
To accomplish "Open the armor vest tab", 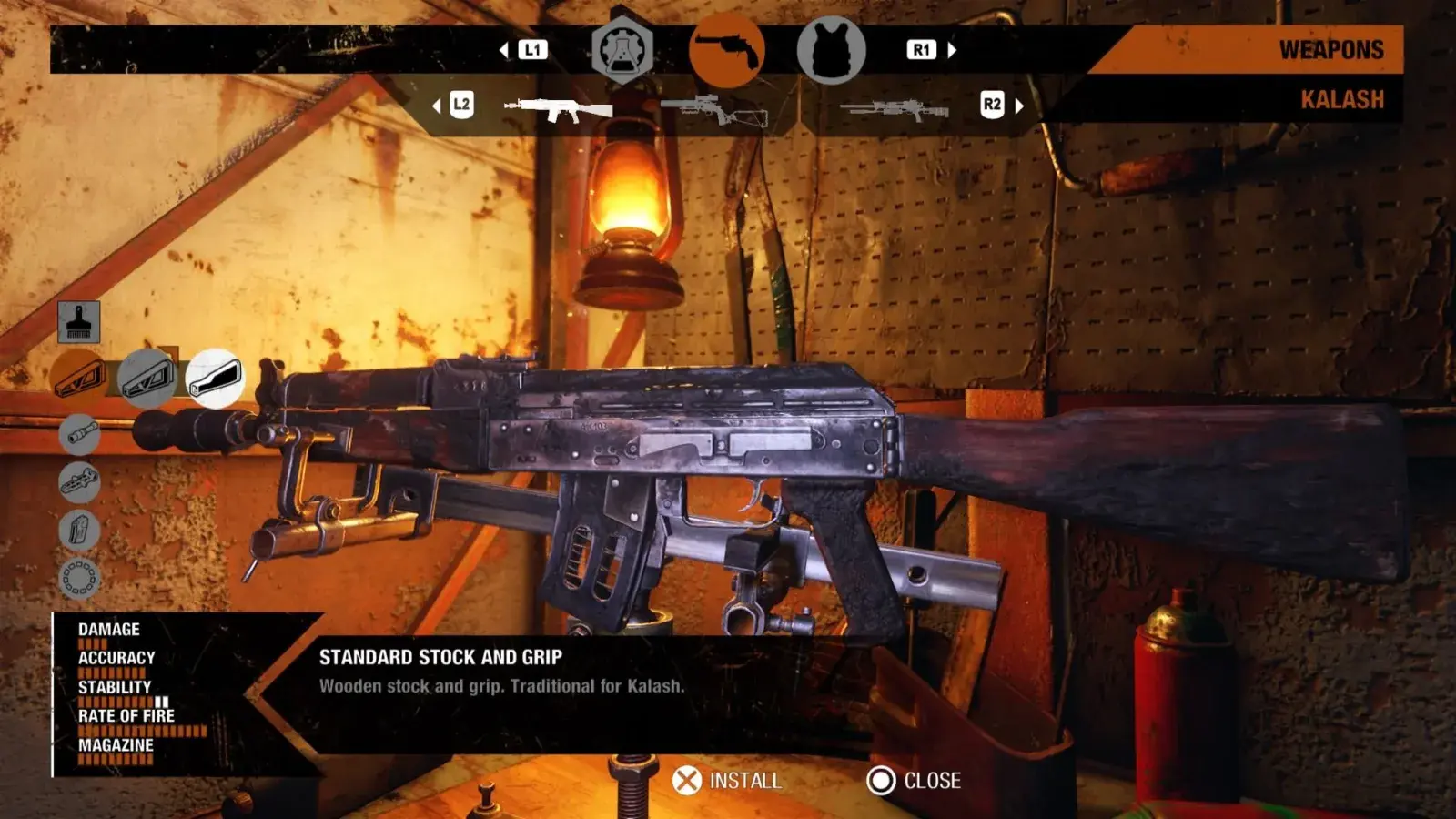I will tap(831, 51).
